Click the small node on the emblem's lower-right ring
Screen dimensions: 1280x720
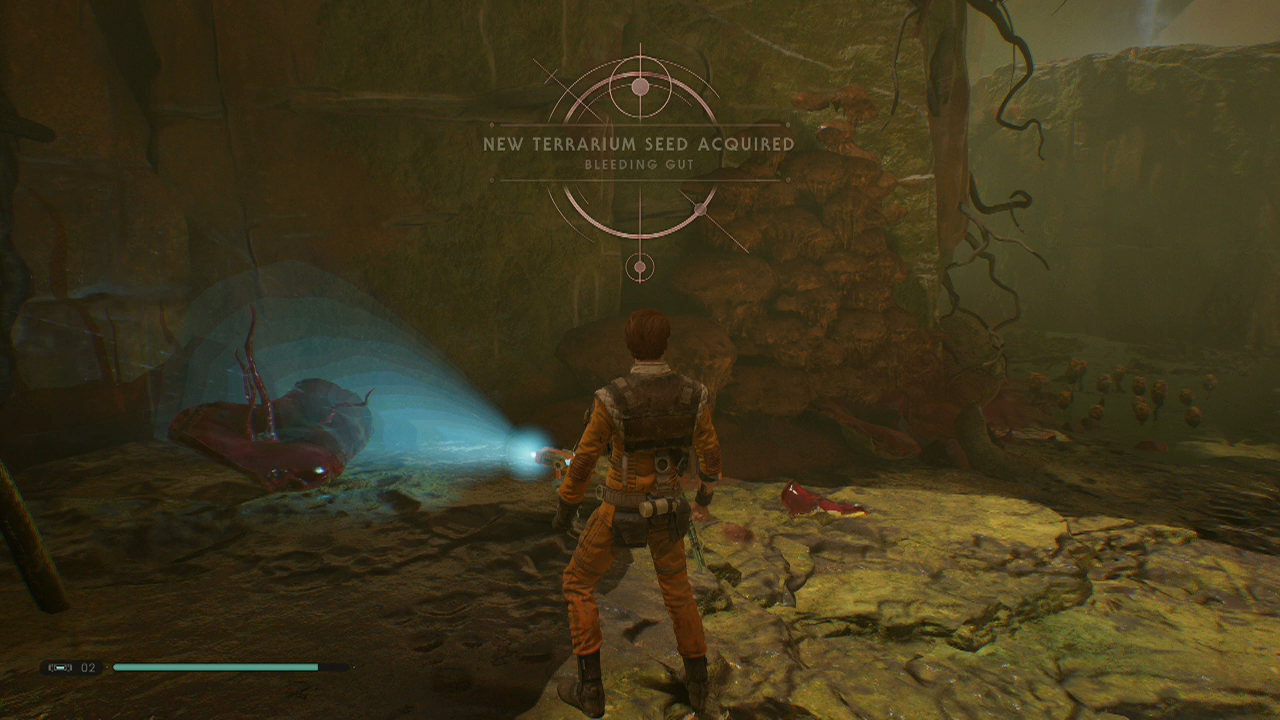click(x=701, y=208)
